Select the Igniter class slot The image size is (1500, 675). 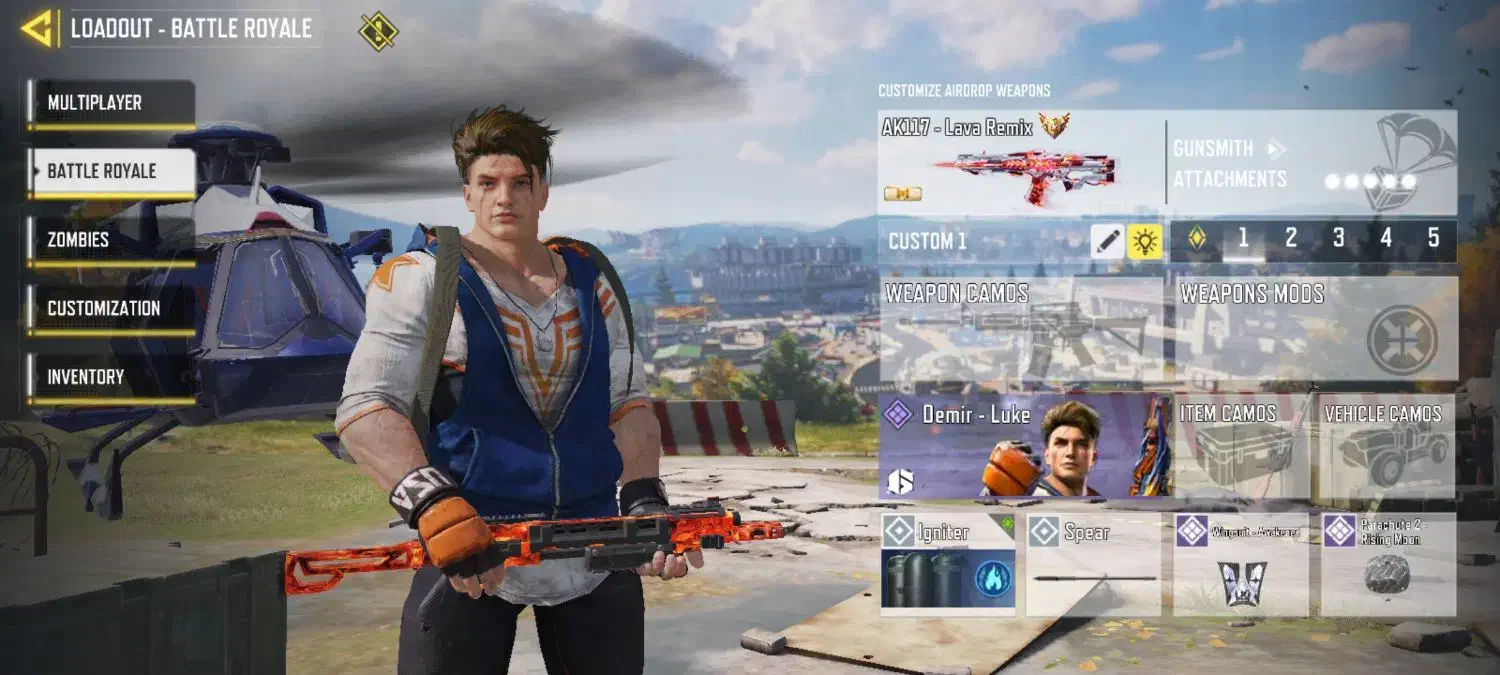click(948, 564)
